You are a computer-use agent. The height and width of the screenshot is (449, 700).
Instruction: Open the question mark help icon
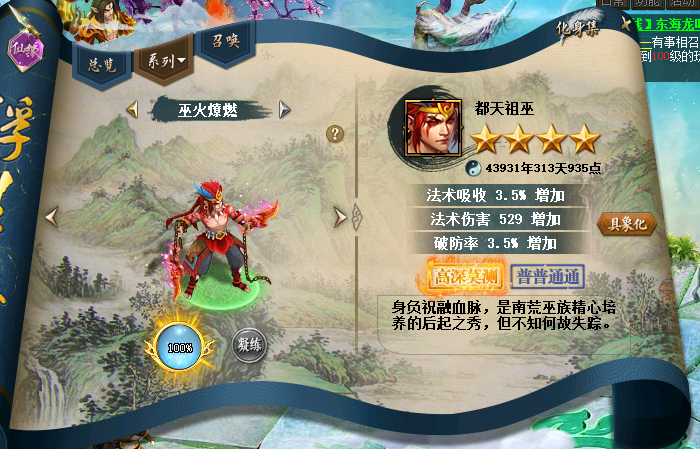tap(335, 133)
